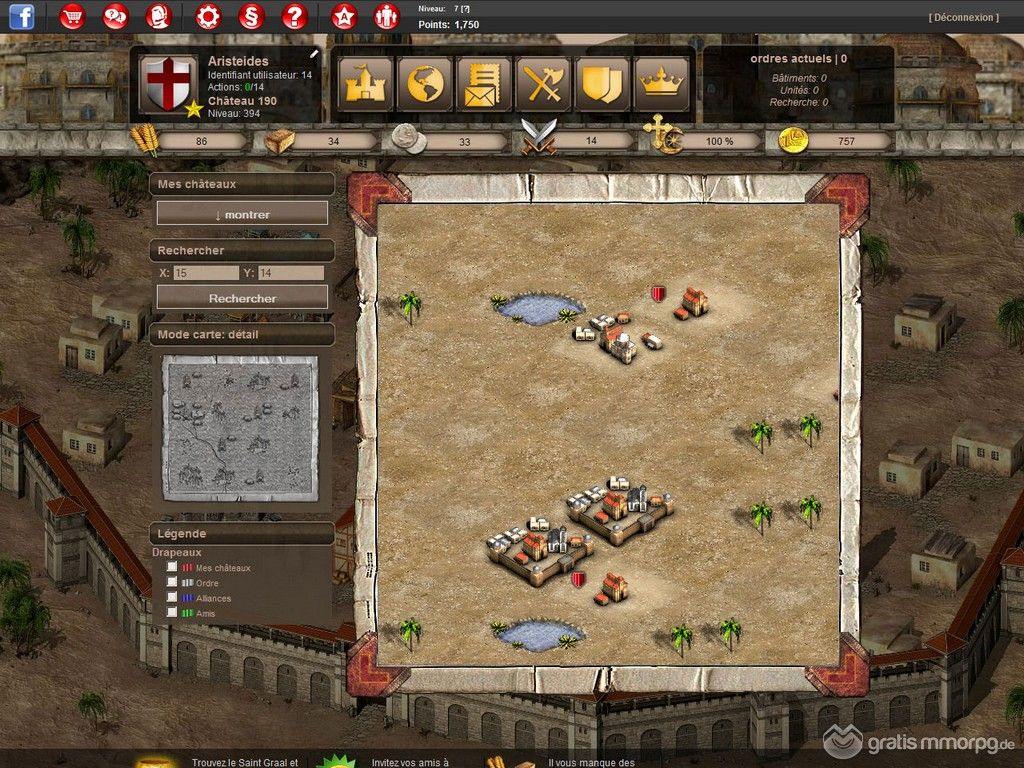Viewport: 1024px width, 768px height.
Task: Toggle the Mes châteaux flag checkbox
Action: 173,568
